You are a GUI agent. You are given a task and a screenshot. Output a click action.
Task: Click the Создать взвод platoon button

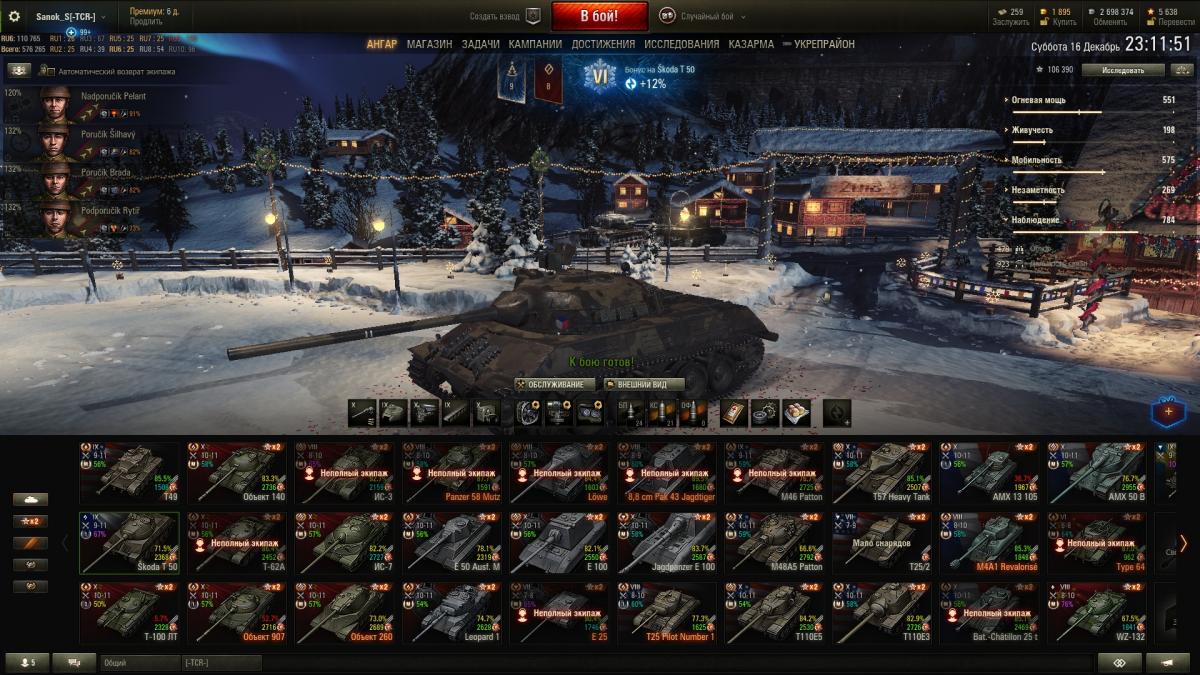click(x=506, y=16)
